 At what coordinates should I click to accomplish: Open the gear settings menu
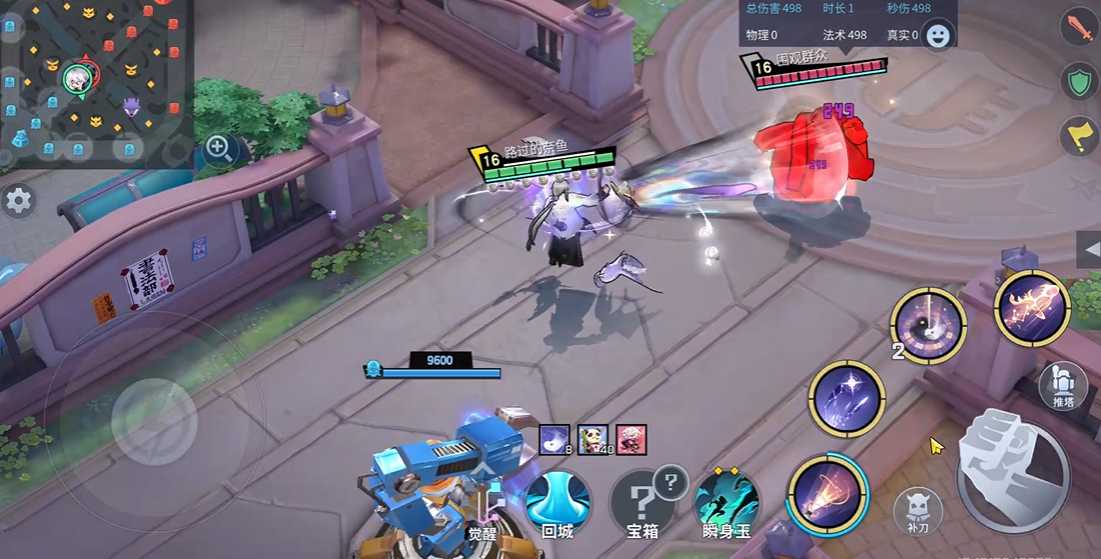(18, 200)
